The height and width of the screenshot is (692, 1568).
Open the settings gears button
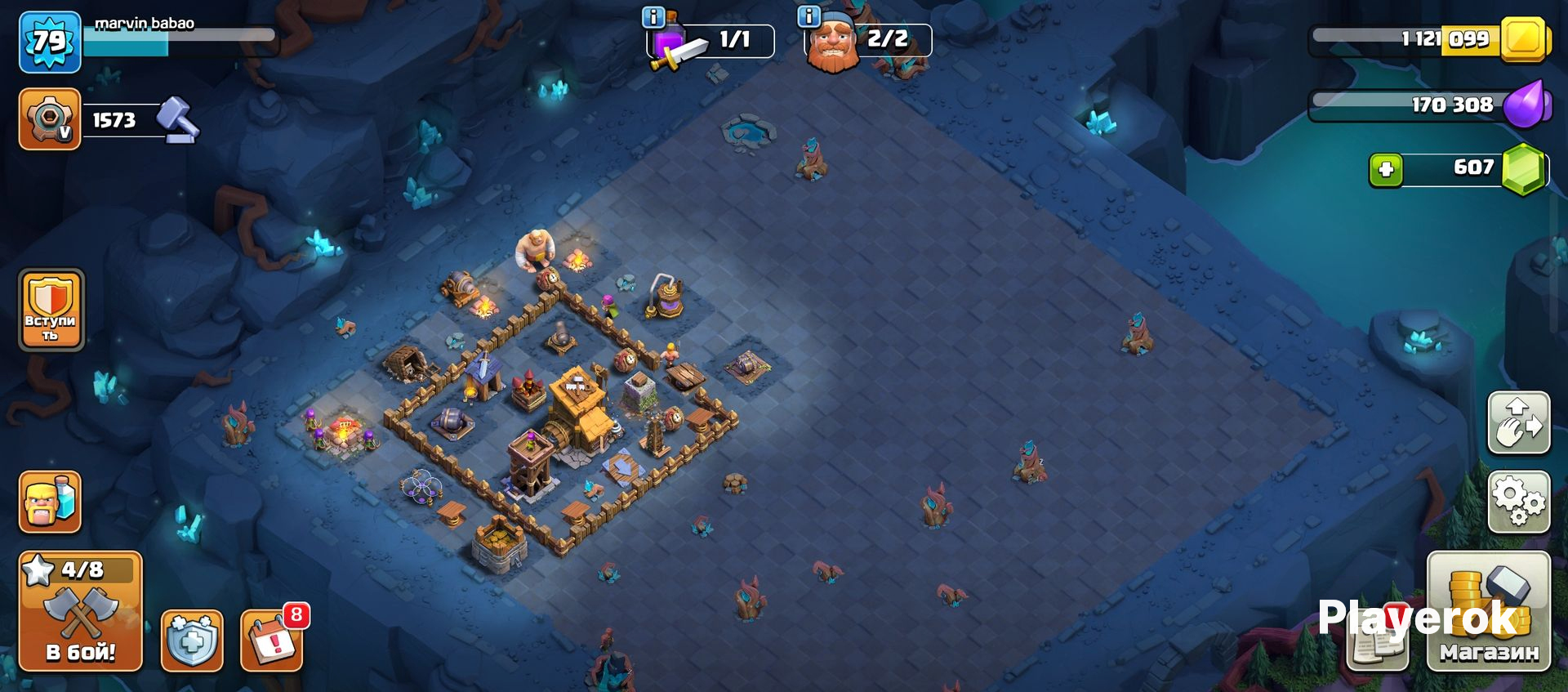(1518, 501)
